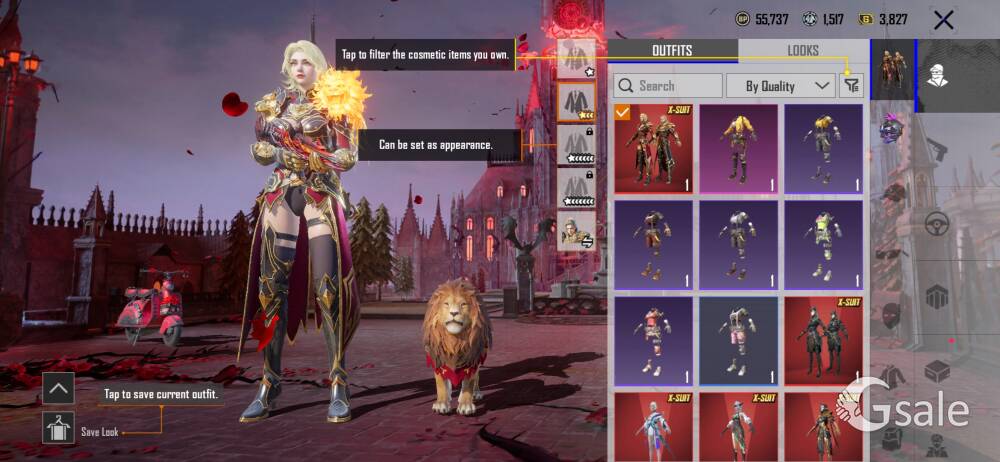Switch to the Looks tab
The width and height of the screenshot is (1000, 462).
[x=802, y=50]
